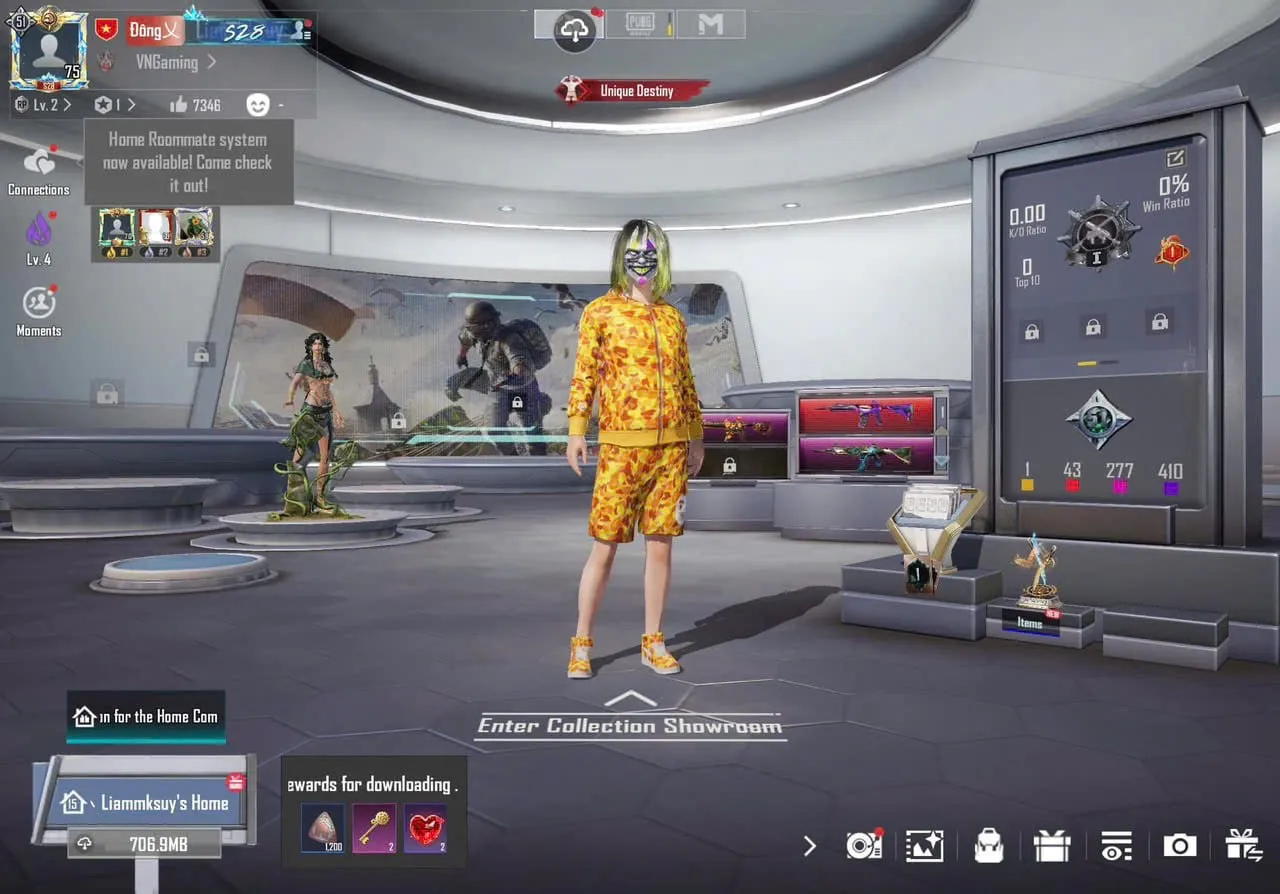Switch to the PUBG Mobile tab
The height and width of the screenshot is (894, 1280).
click(x=639, y=24)
